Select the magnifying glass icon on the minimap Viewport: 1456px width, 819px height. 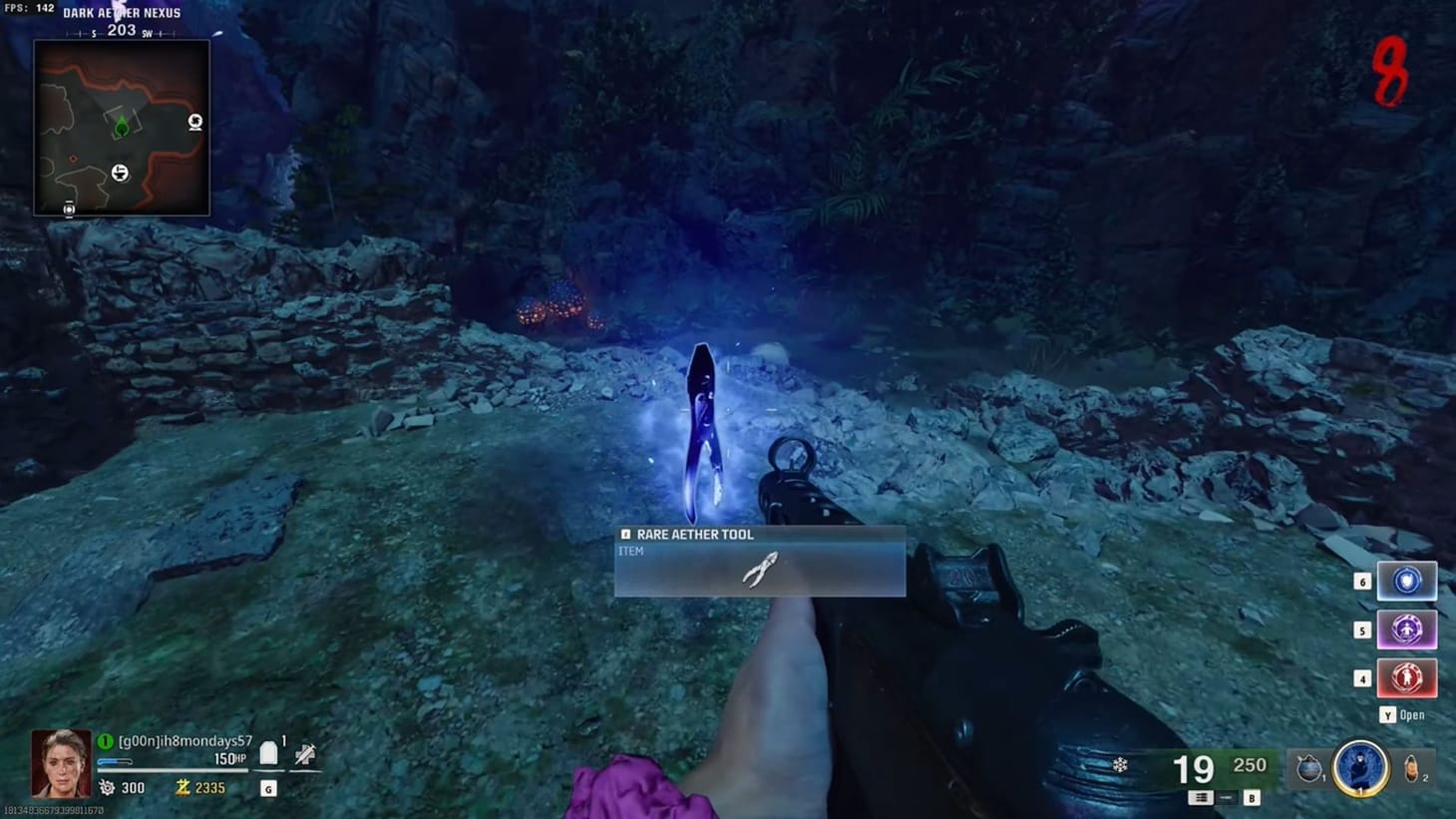(194, 123)
